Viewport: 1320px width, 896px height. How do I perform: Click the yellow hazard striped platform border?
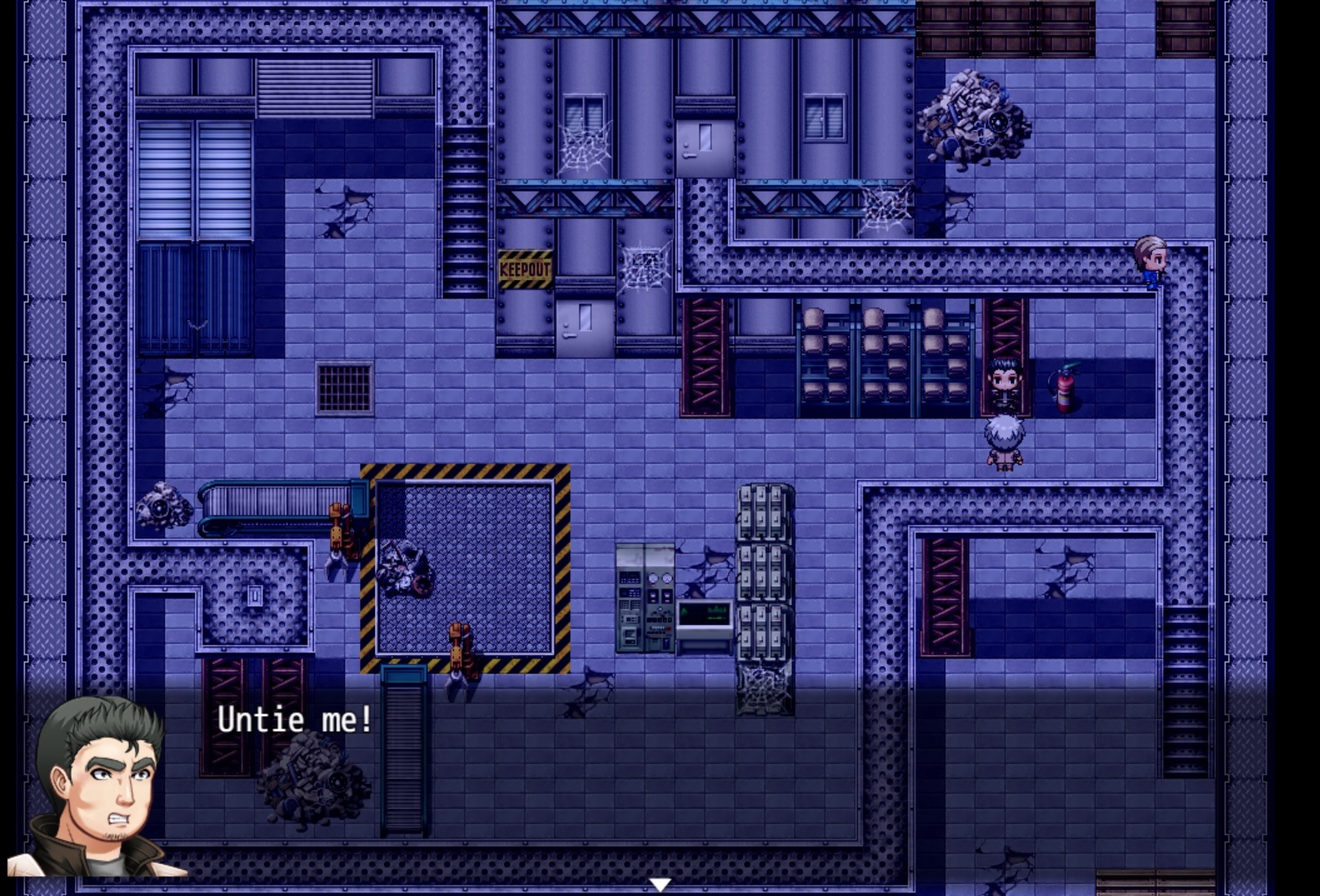(461, 473)
